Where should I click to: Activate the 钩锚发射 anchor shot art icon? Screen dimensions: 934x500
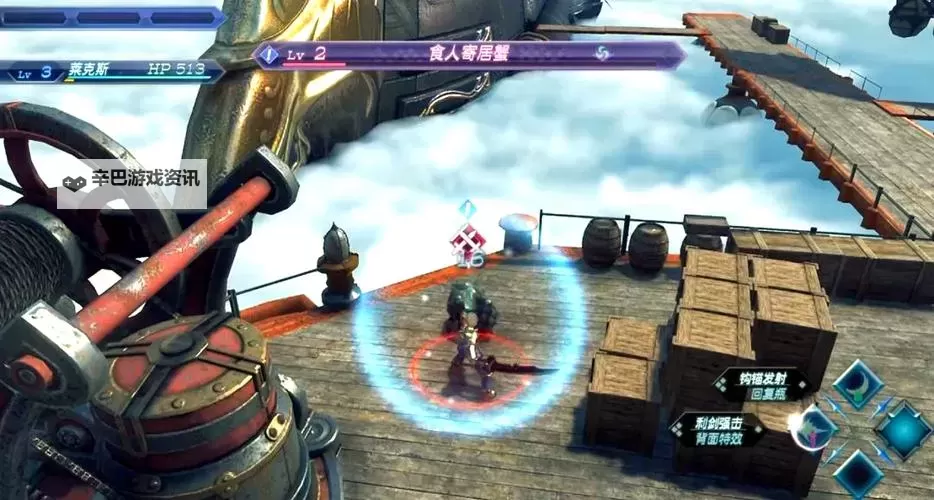[857, 385]
